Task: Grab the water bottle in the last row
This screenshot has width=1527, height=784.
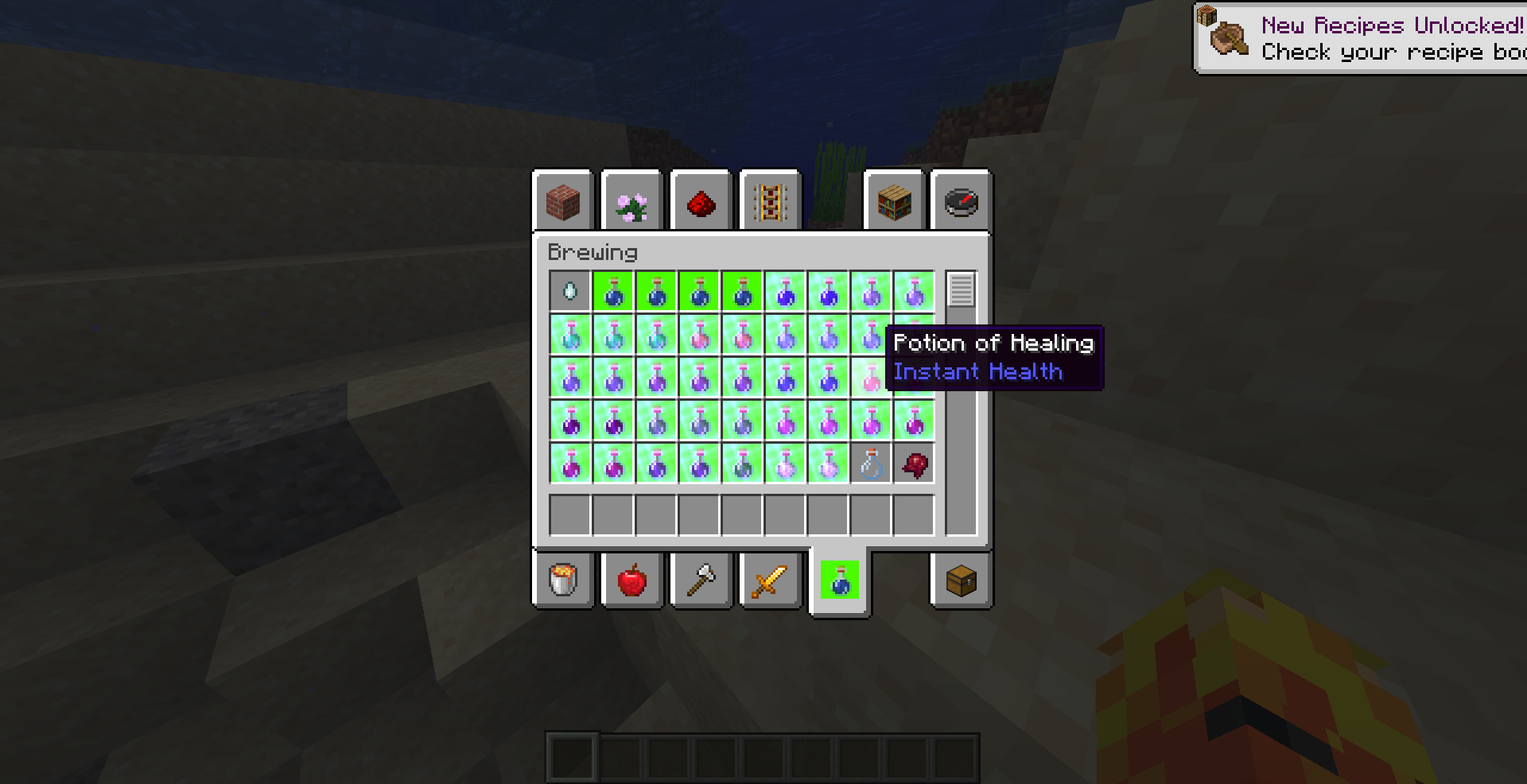Action: point(870,464)
